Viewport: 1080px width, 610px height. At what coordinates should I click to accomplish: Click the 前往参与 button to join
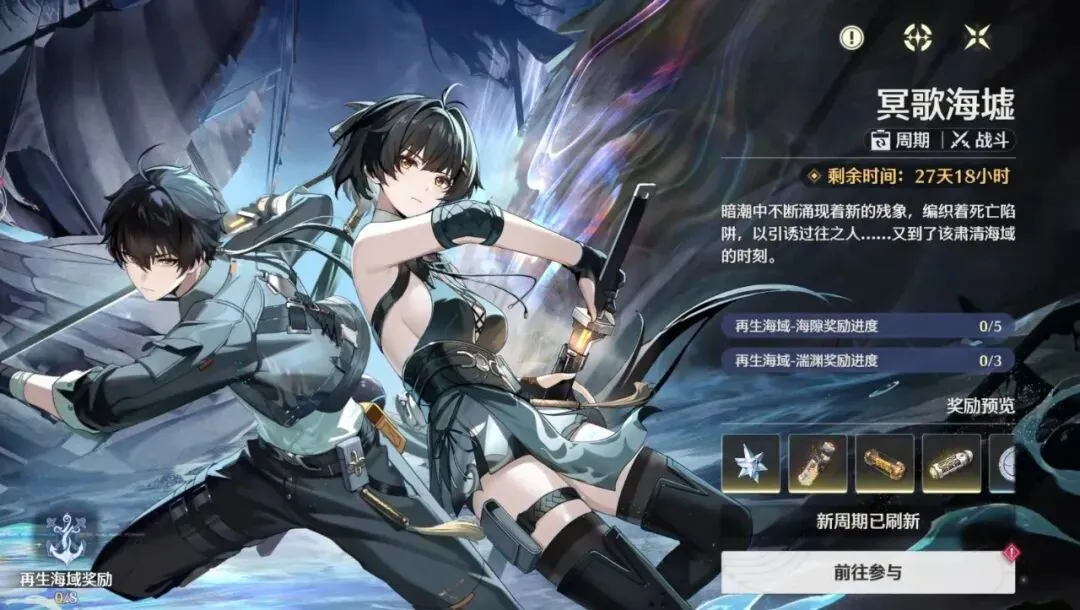[867, 573]
